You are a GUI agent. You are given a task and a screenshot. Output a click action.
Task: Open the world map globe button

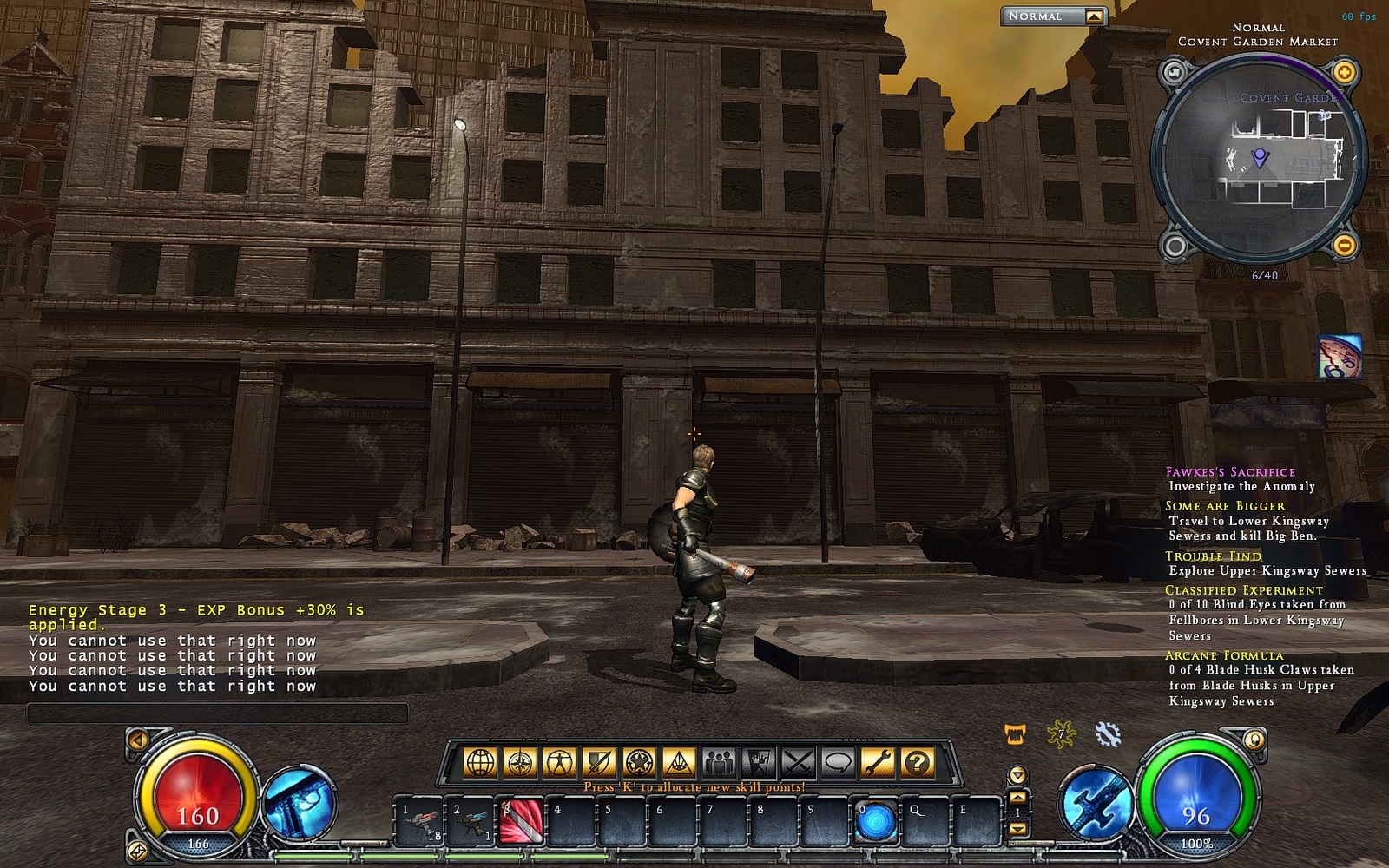pyautogui.click(x=480, y=763)
